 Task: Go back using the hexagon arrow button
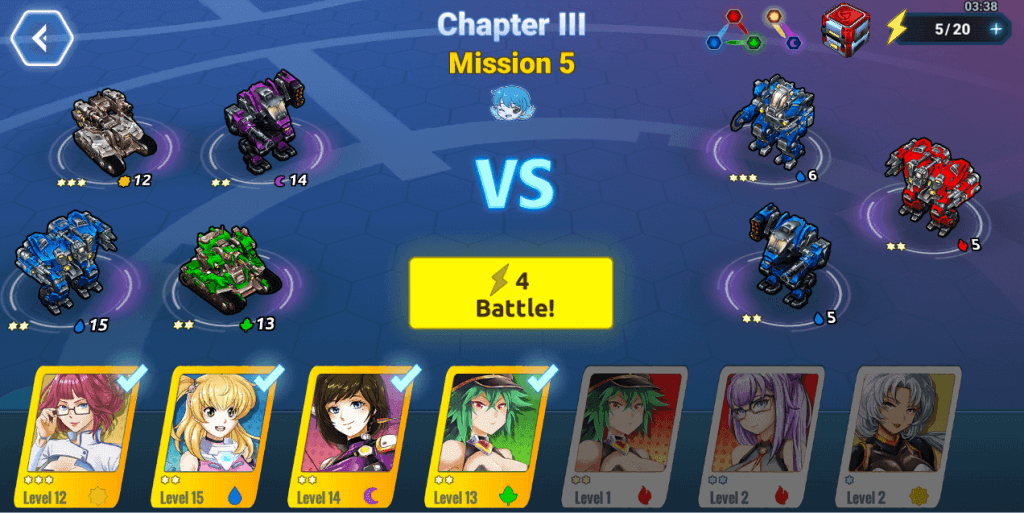coord(41,39)
